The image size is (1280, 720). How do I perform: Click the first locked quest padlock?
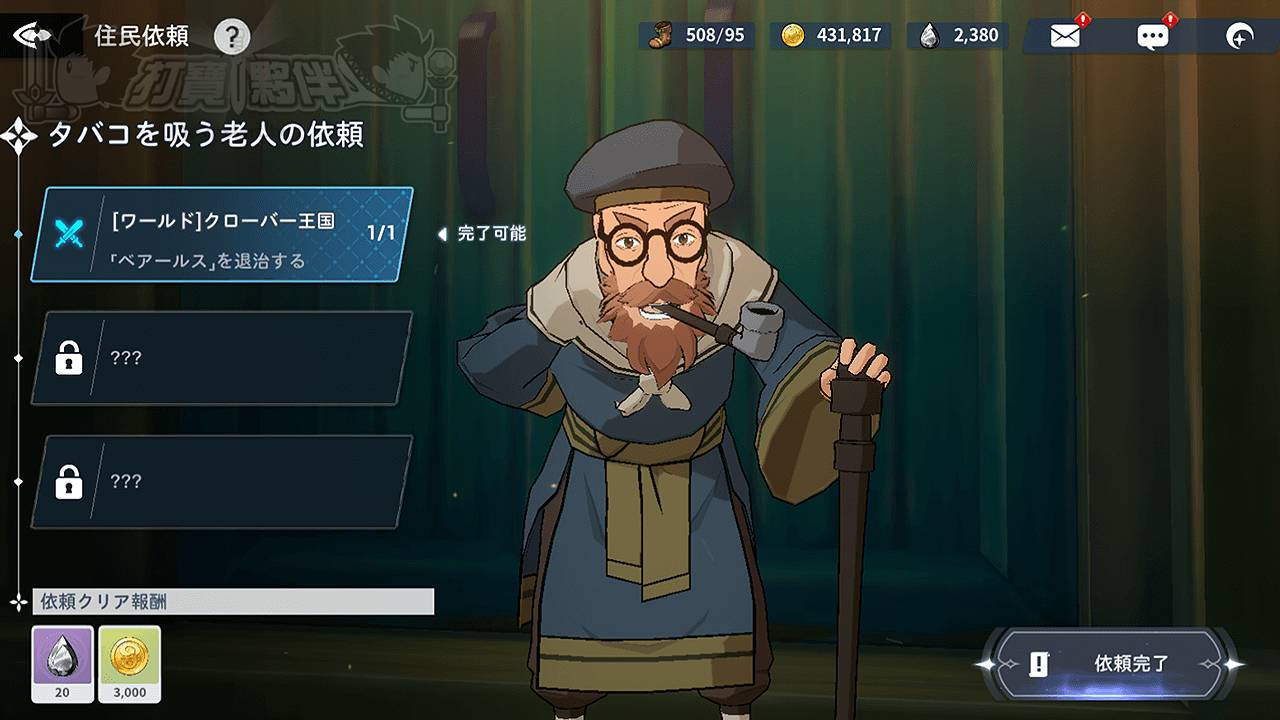tap(67, 358)
